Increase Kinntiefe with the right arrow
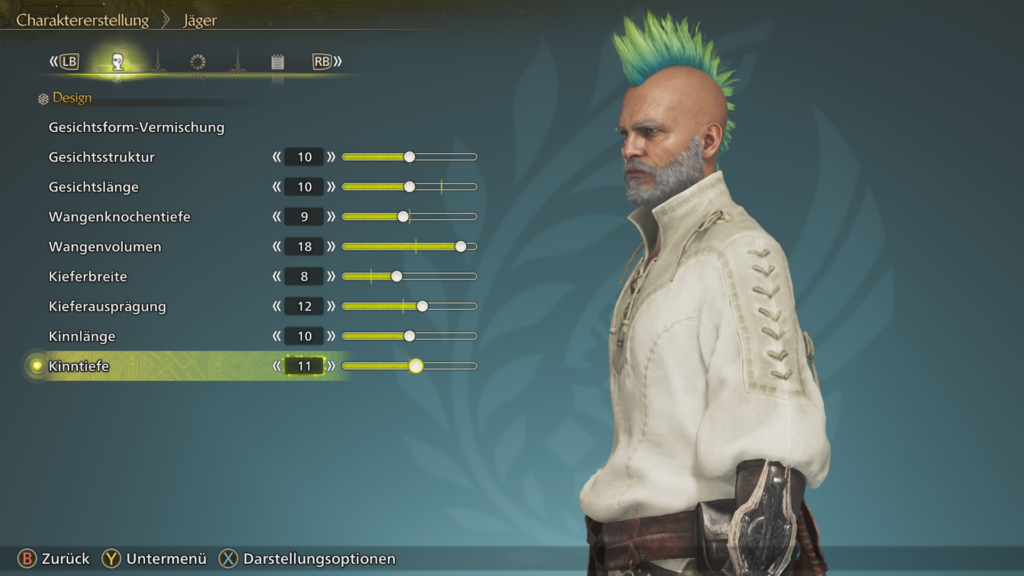 pos(331,366)
